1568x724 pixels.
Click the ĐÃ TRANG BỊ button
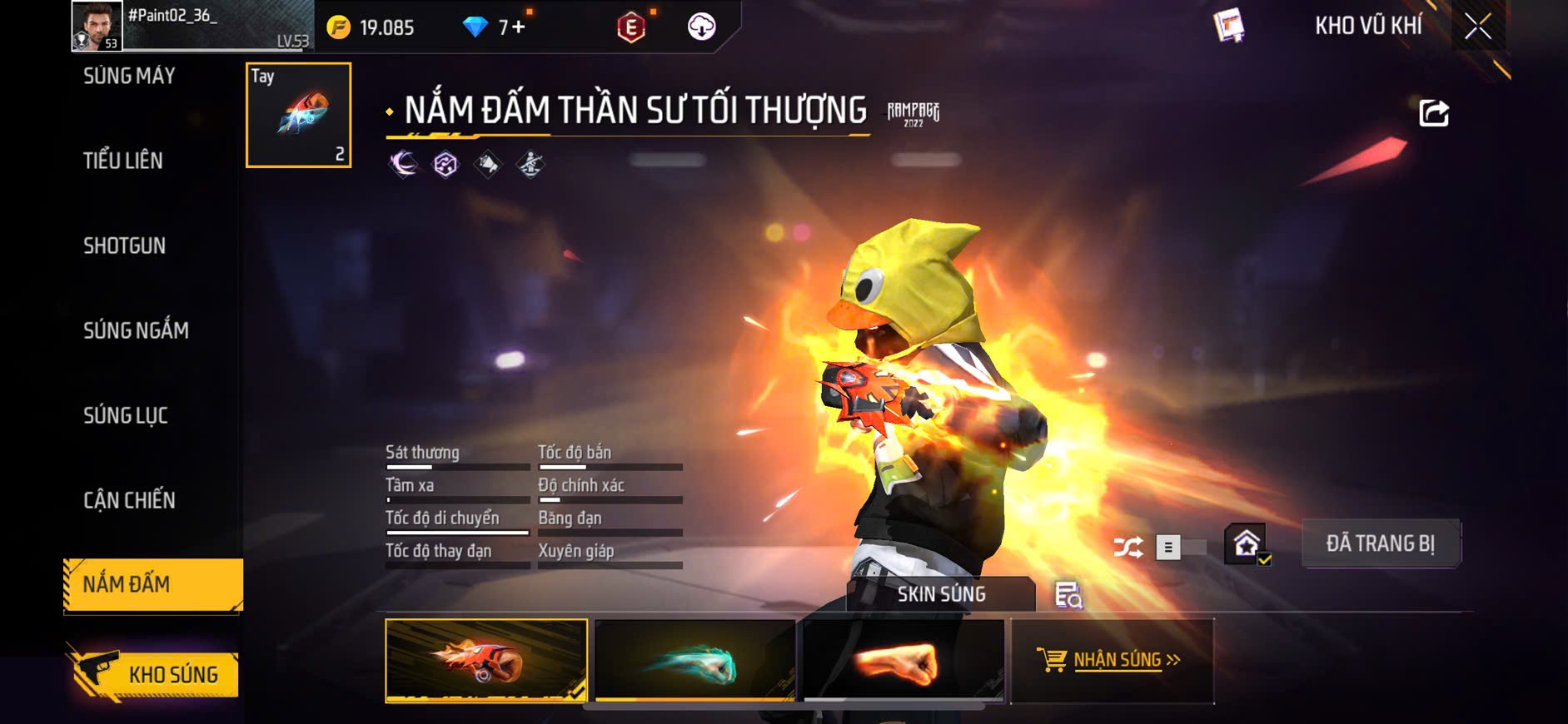[1380, 543]
